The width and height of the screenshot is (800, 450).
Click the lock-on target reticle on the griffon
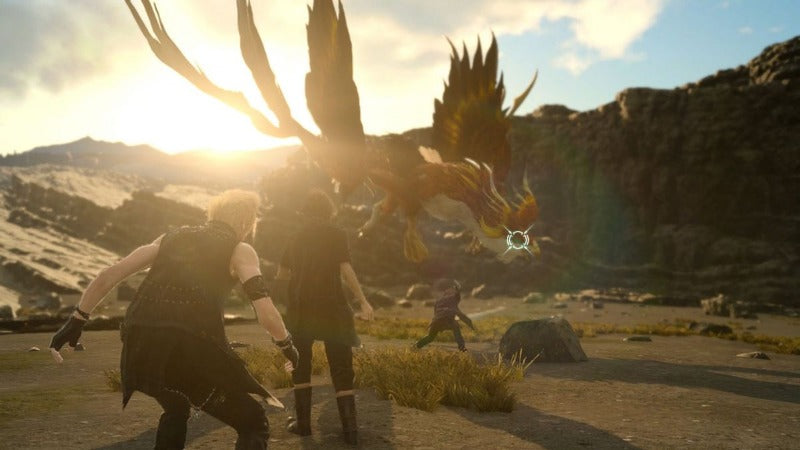point(517,239)
